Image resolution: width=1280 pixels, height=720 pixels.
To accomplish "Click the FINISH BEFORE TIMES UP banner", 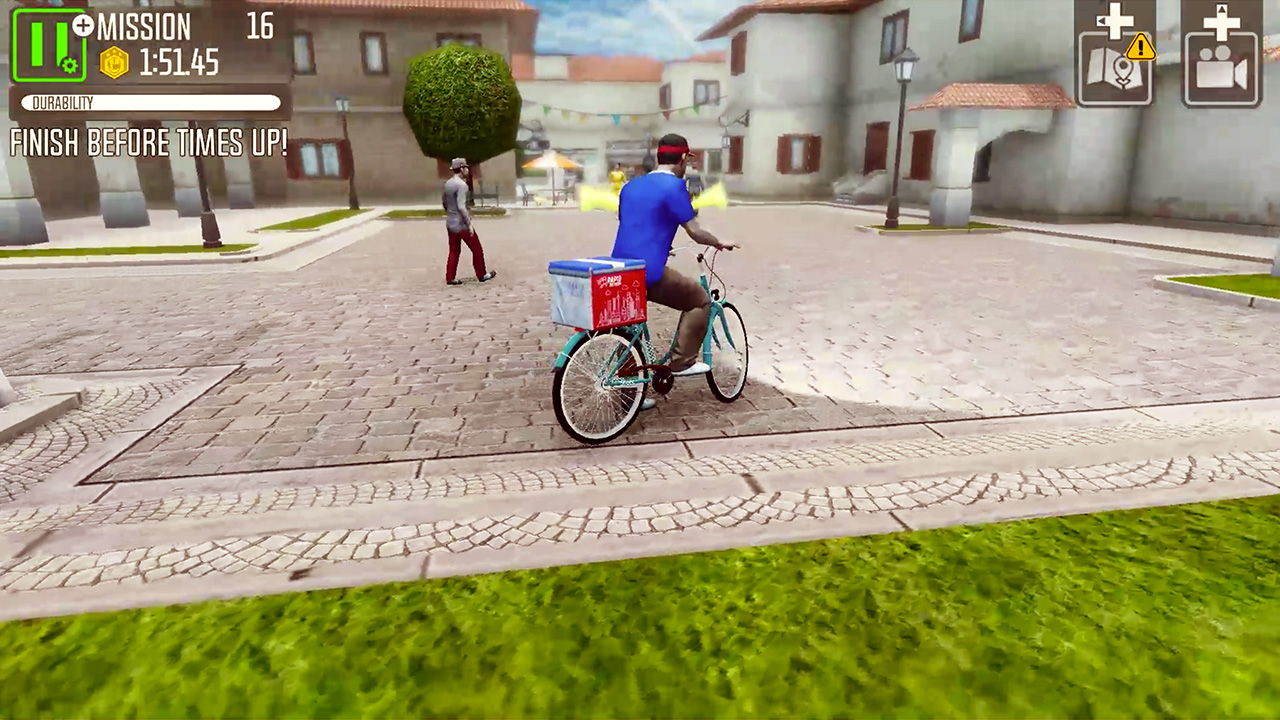I will pyautogui.click(x=150, y=145).
